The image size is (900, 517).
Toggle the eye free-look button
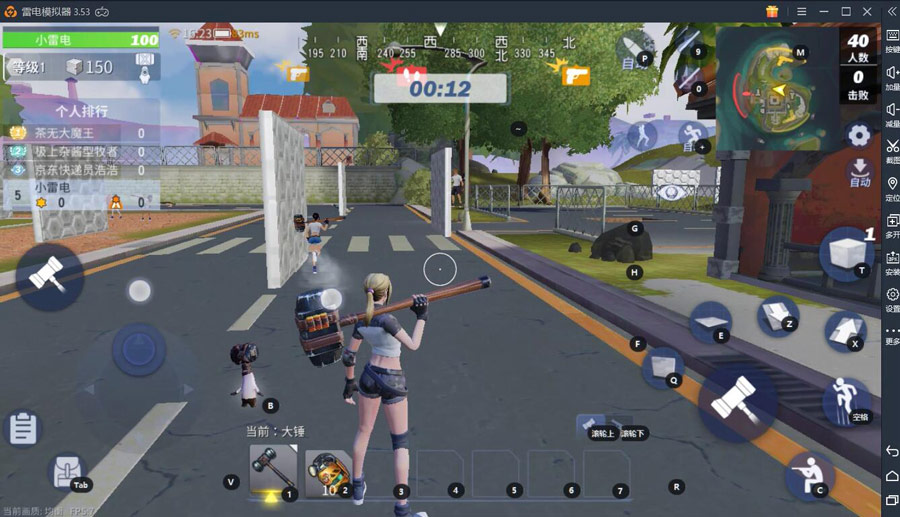672,191
